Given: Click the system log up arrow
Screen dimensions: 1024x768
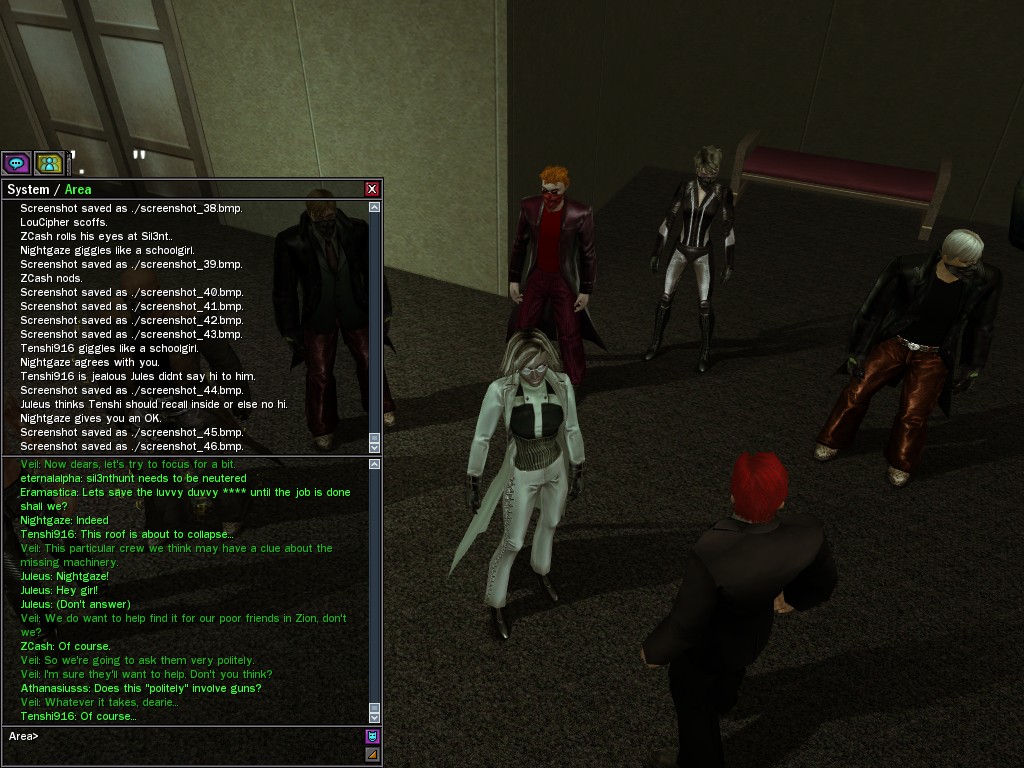Looking at the screenshot, I should point(375,207).
